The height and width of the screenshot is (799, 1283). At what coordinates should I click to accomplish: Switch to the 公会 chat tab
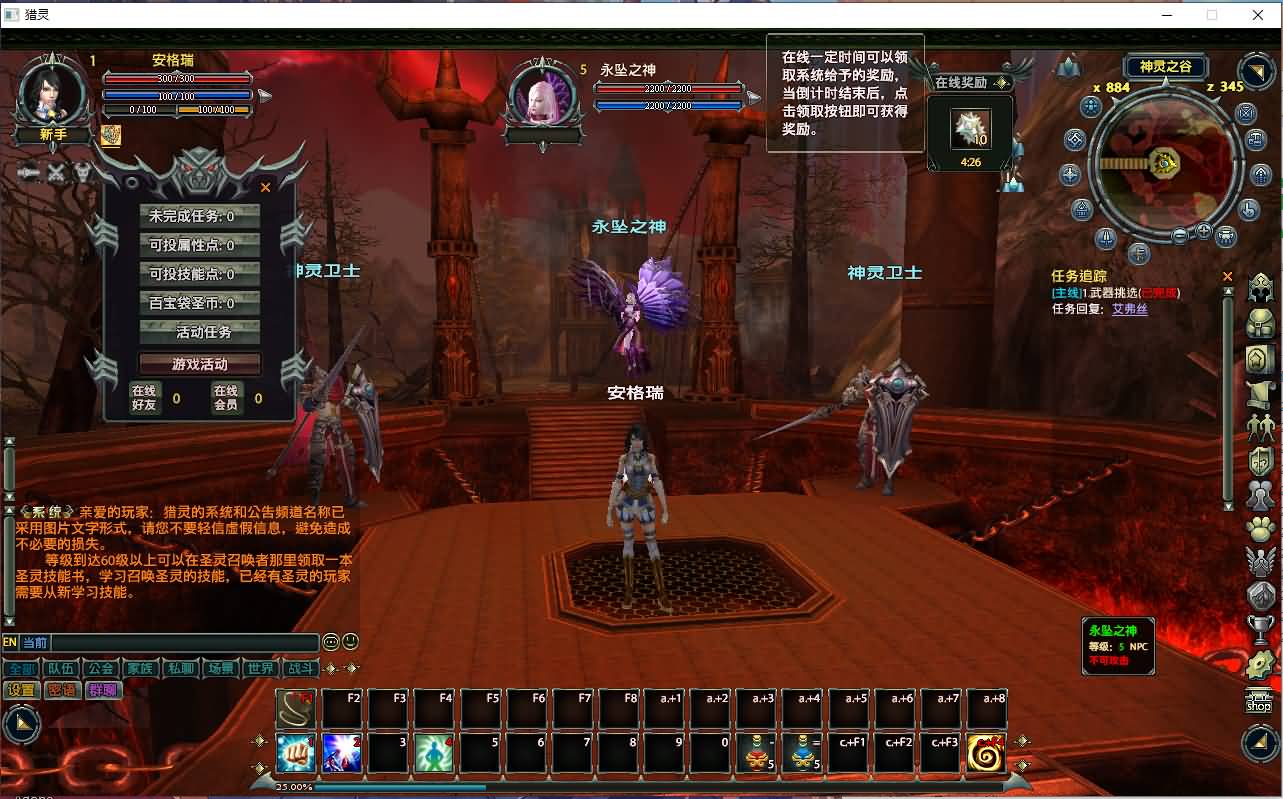[103, 668]
